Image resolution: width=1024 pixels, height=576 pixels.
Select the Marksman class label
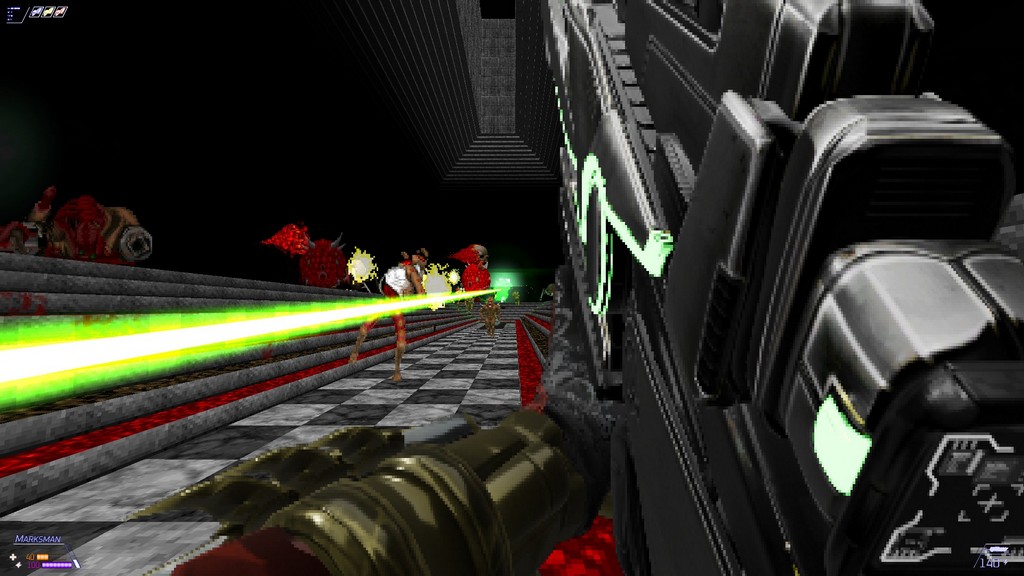click(37, 539)
